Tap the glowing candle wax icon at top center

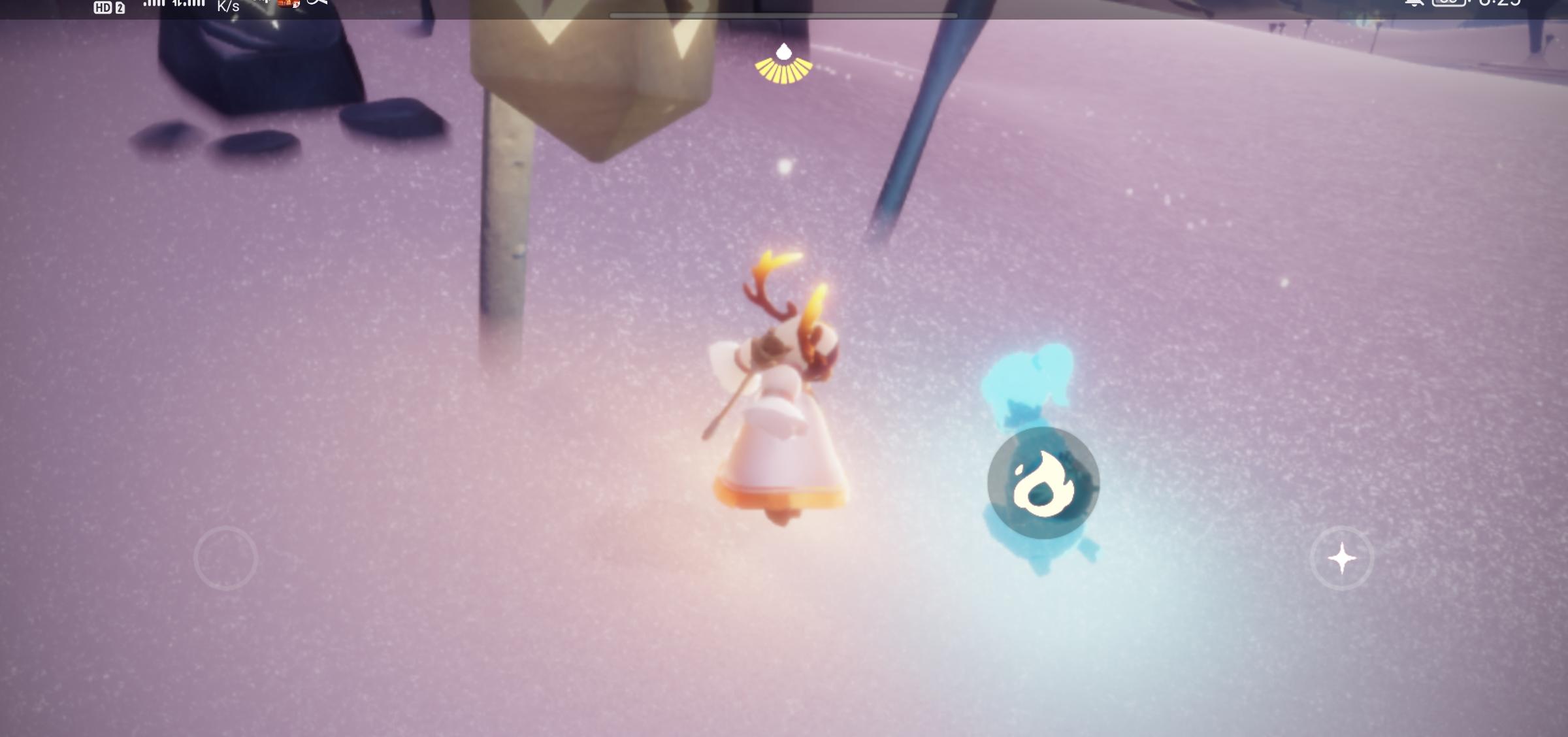(783, 64)
